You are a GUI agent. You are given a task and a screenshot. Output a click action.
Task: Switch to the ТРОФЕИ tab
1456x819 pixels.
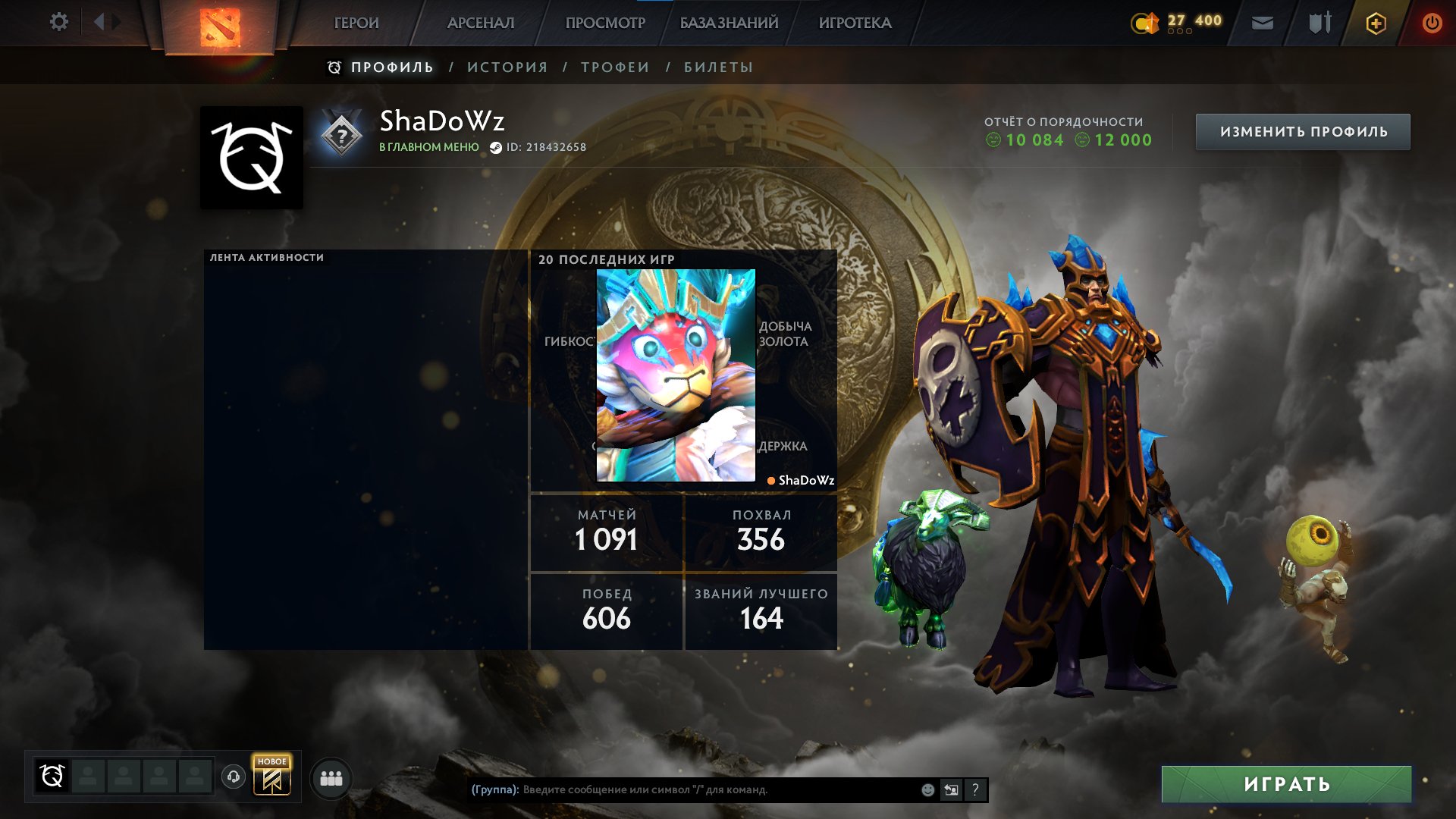coord(614,67)
